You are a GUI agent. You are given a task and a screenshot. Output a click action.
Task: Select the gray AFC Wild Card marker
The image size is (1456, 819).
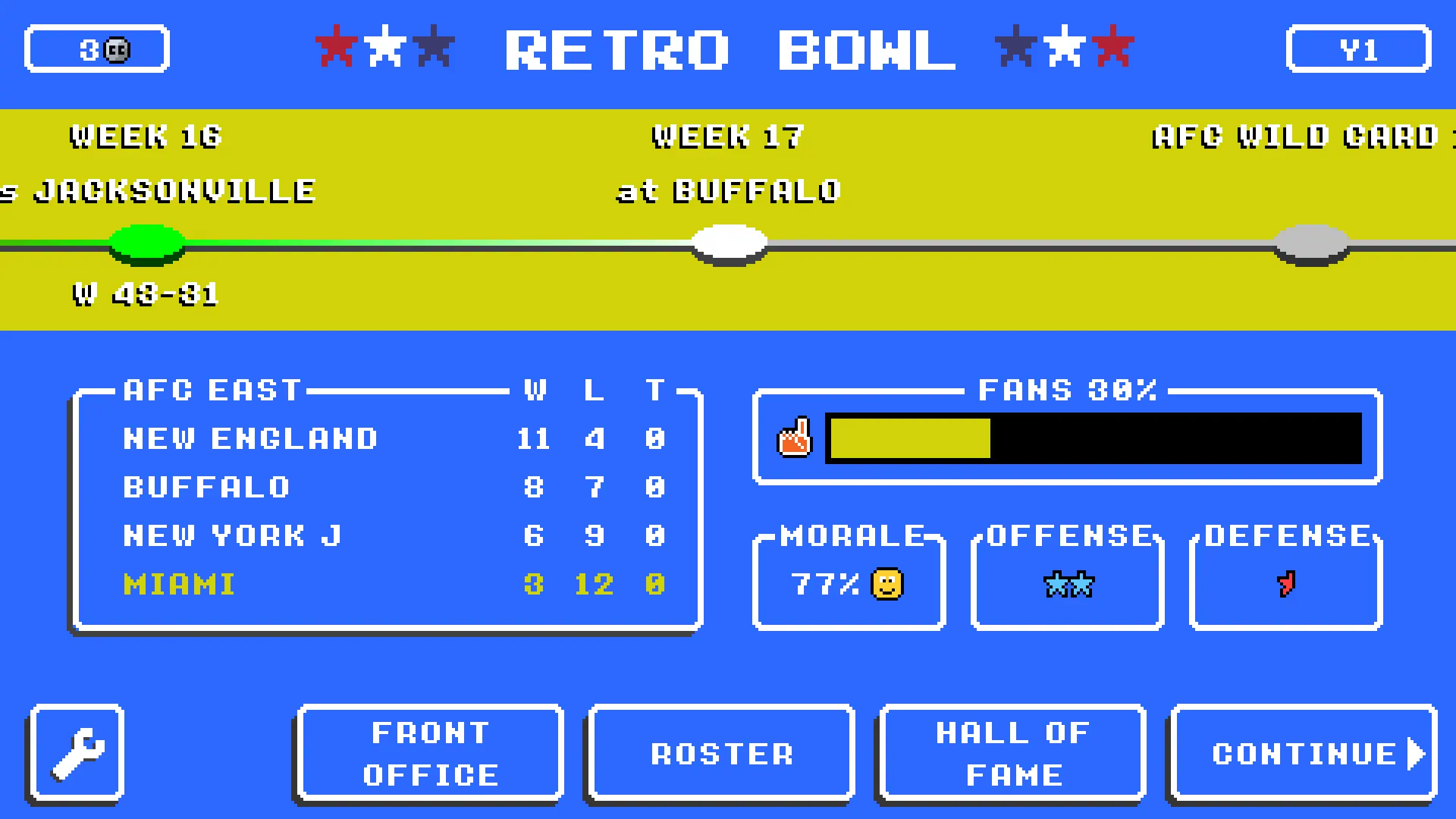(x=1310, y=243)
